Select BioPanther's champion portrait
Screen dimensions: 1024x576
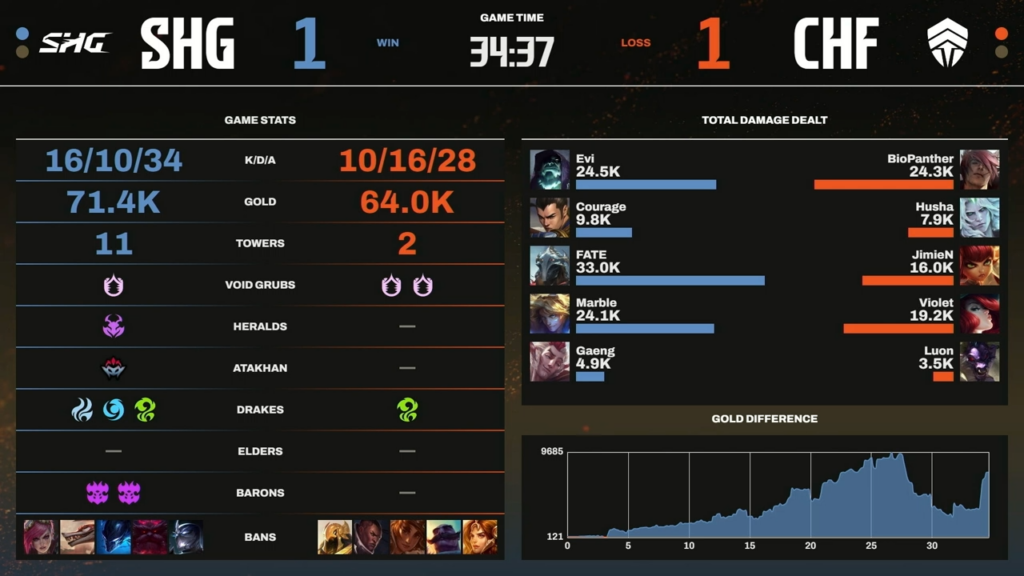[979, 169]
